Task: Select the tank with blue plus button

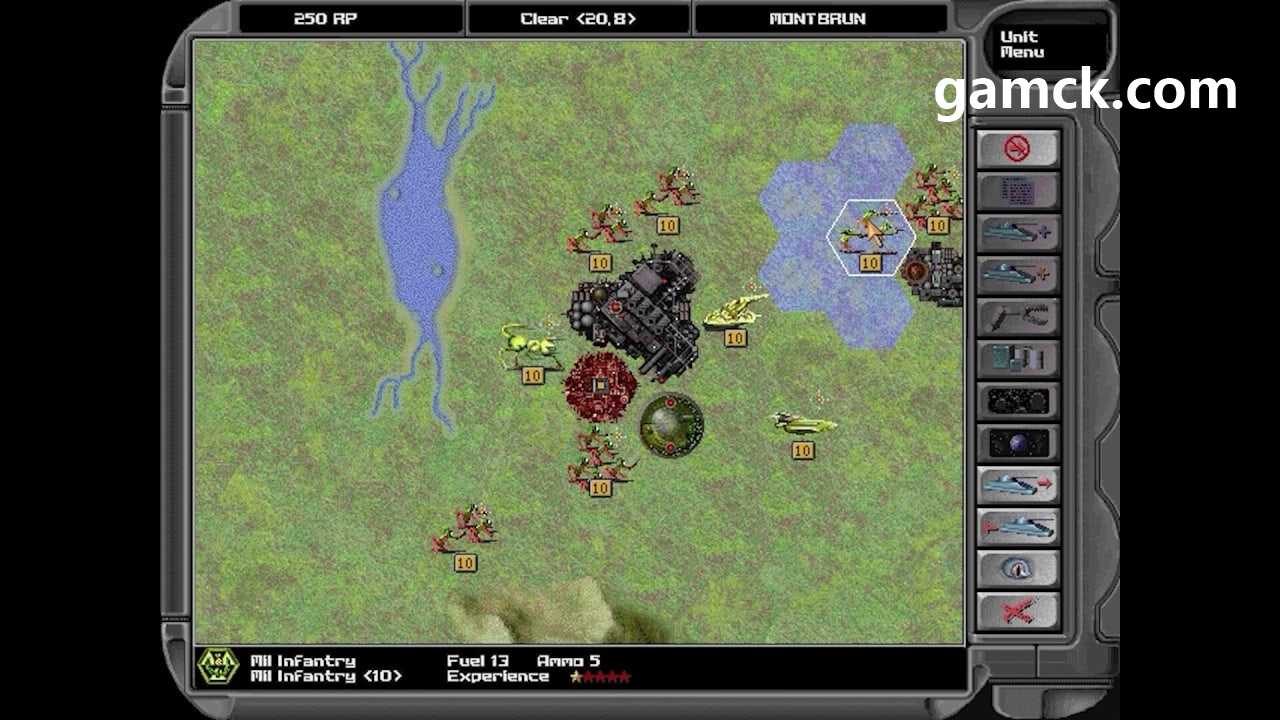Action: [1017, 233]
